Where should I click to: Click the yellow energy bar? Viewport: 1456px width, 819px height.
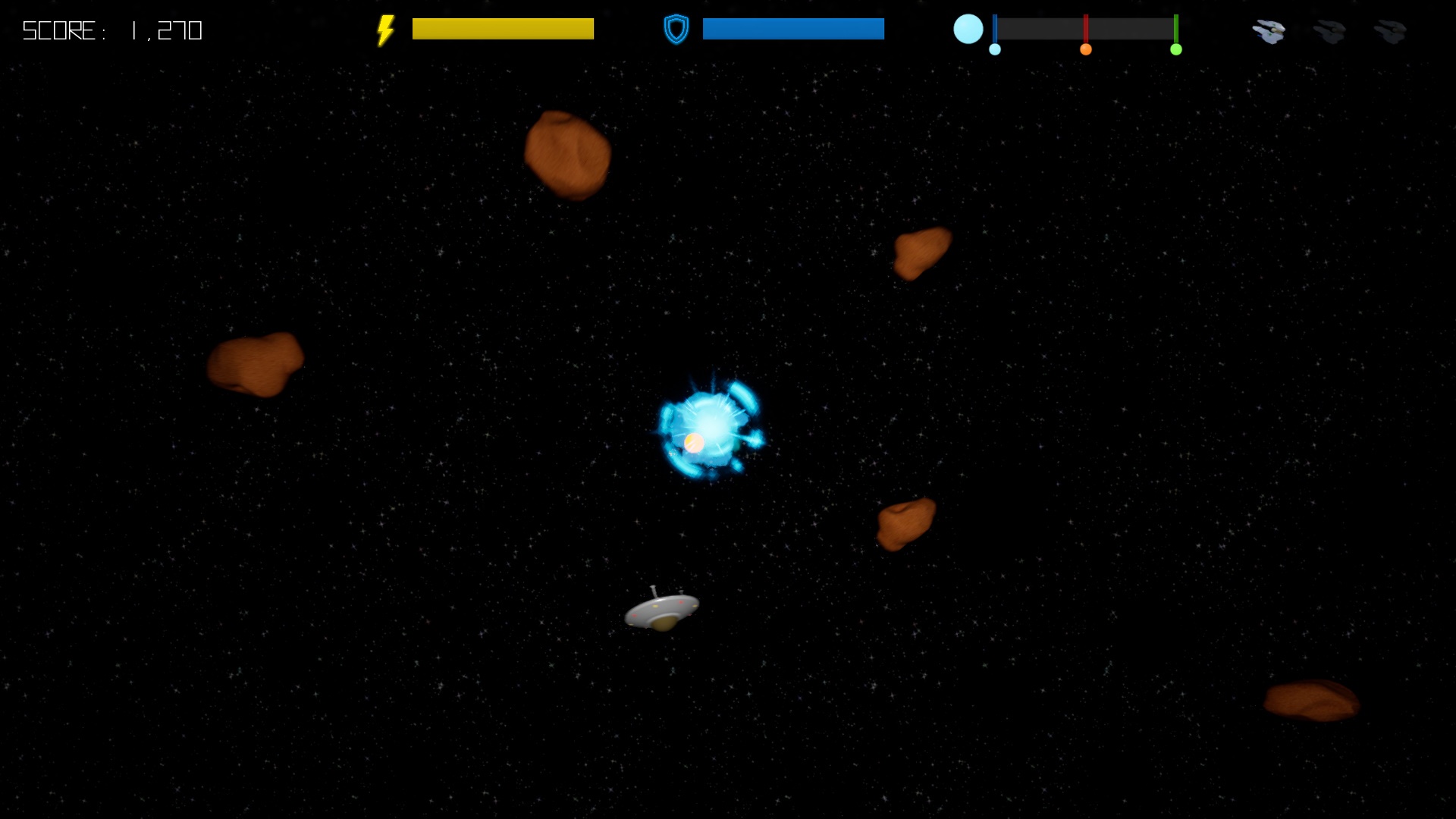click(503, 28)
